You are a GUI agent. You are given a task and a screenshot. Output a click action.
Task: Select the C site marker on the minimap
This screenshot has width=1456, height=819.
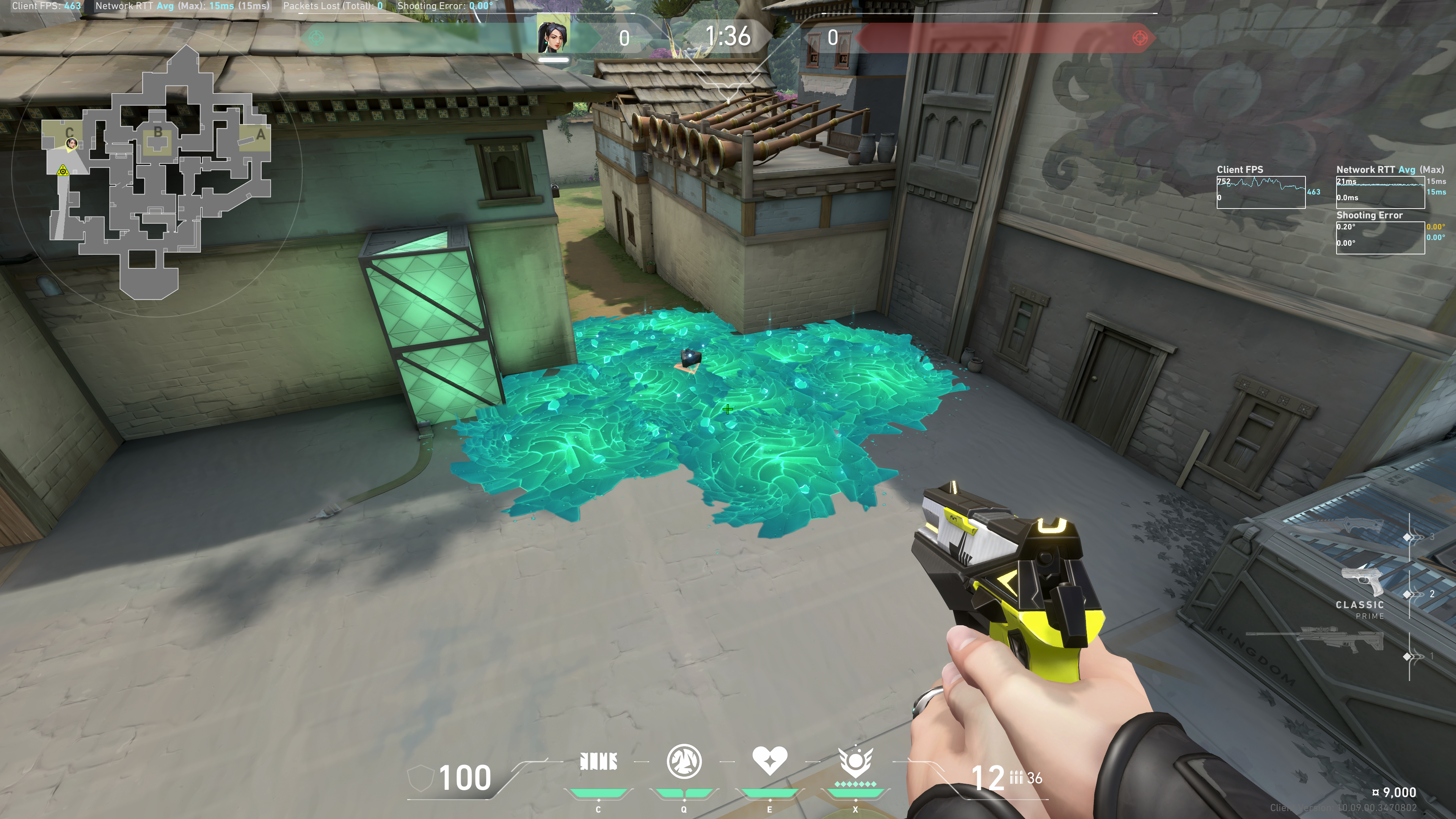pos(69,132)
